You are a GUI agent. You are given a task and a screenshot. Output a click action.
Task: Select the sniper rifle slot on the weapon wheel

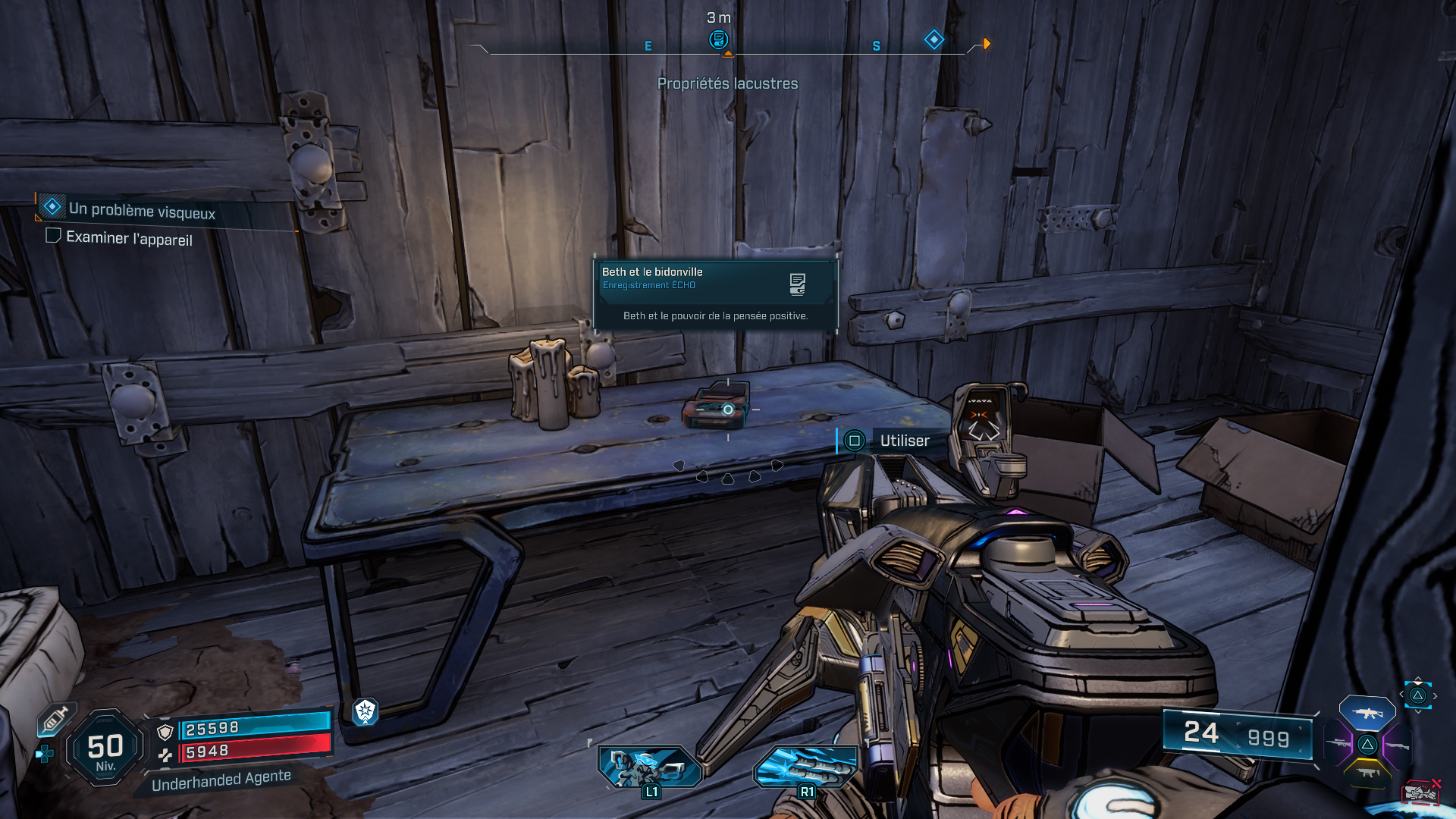1337,743
